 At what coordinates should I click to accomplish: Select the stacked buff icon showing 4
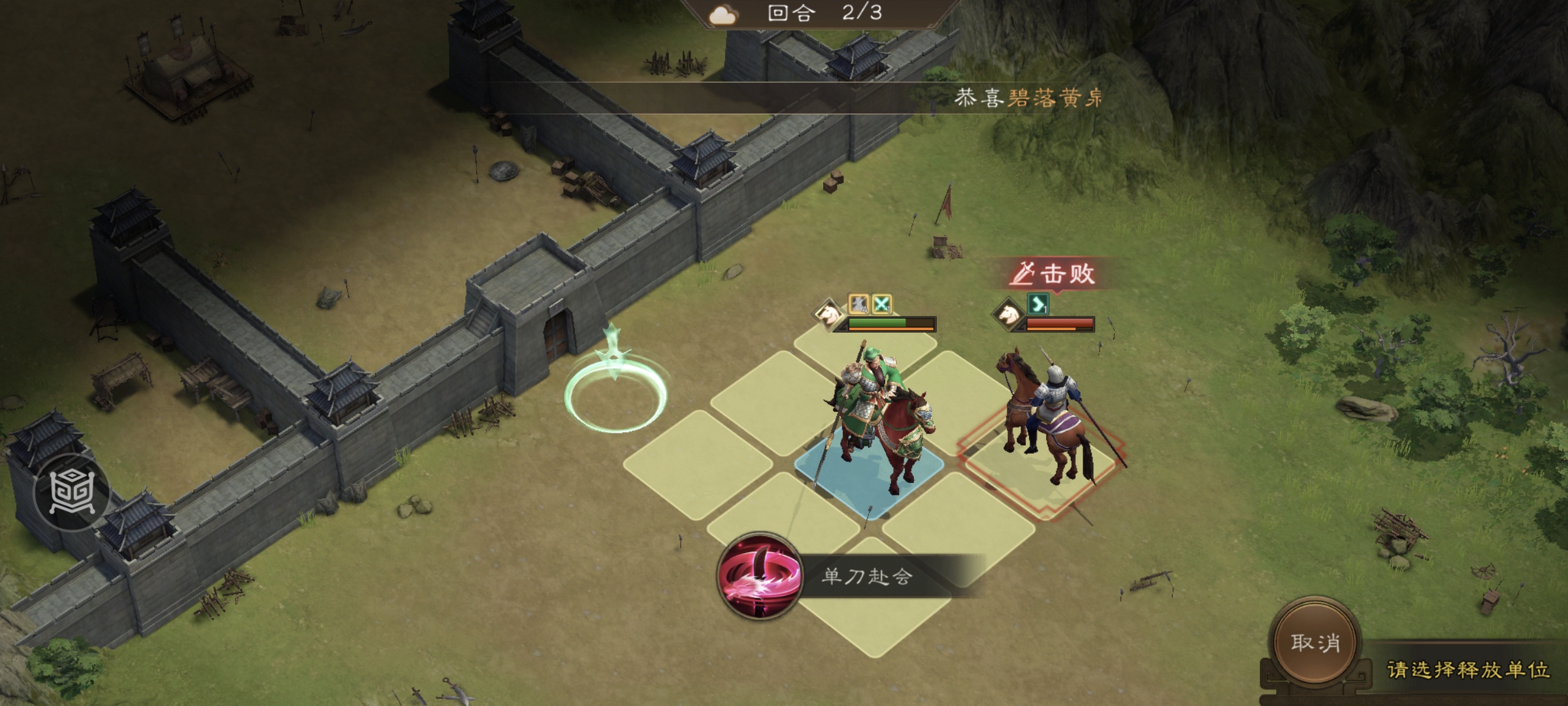857,303
